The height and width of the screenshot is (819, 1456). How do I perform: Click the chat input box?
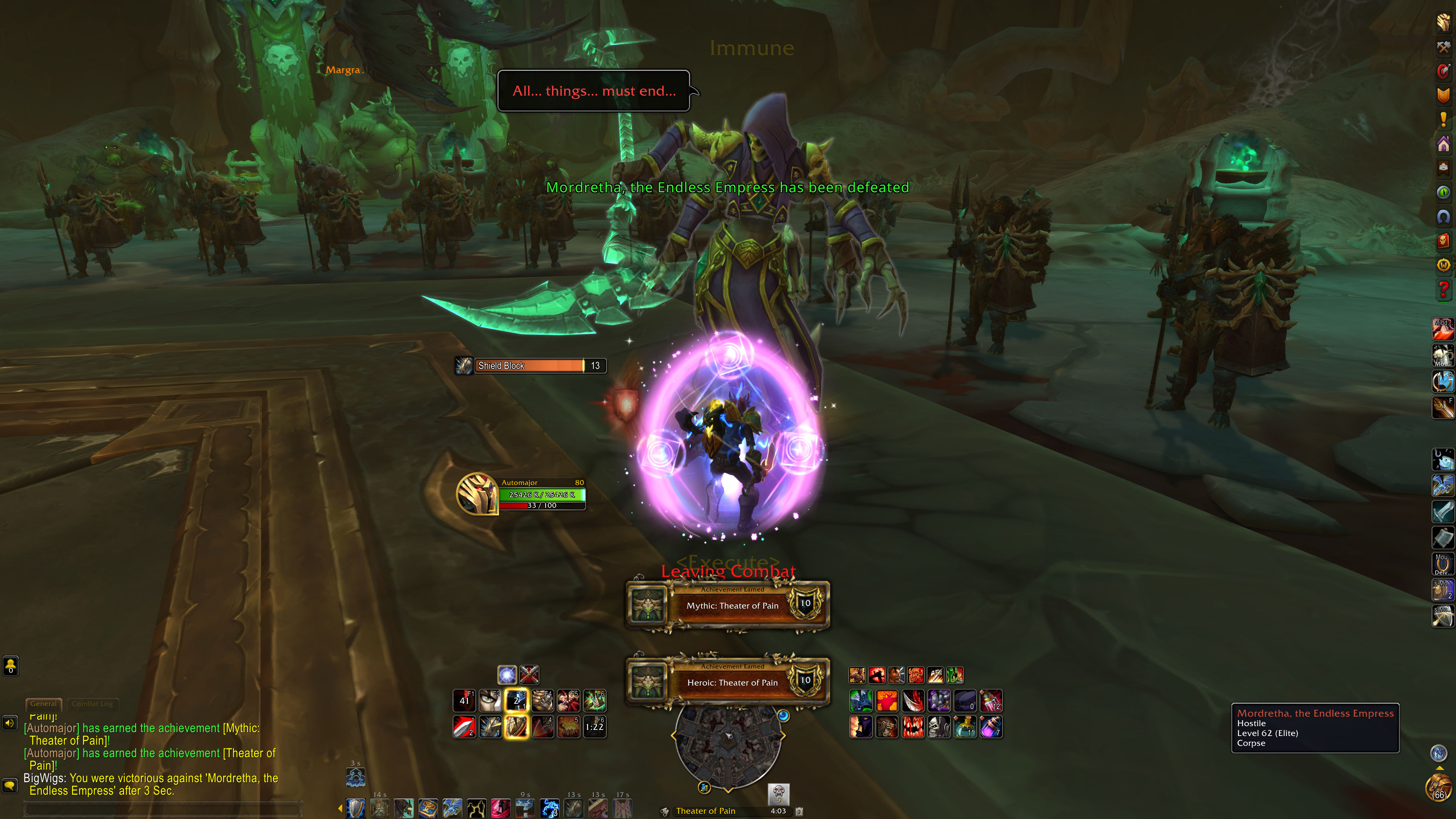pyautogui.click(x=164, y=809)
